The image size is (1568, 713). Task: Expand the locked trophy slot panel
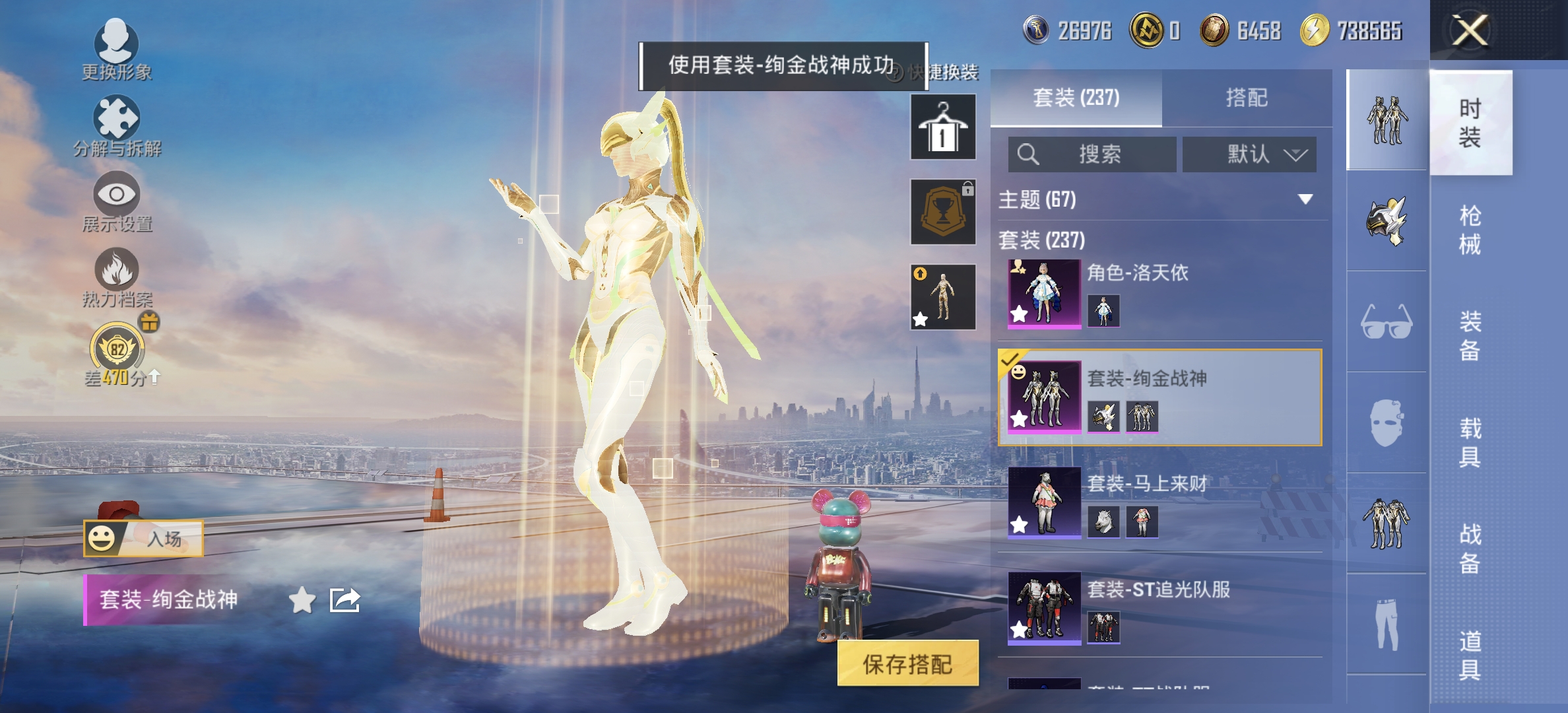[x=942, y=211]
